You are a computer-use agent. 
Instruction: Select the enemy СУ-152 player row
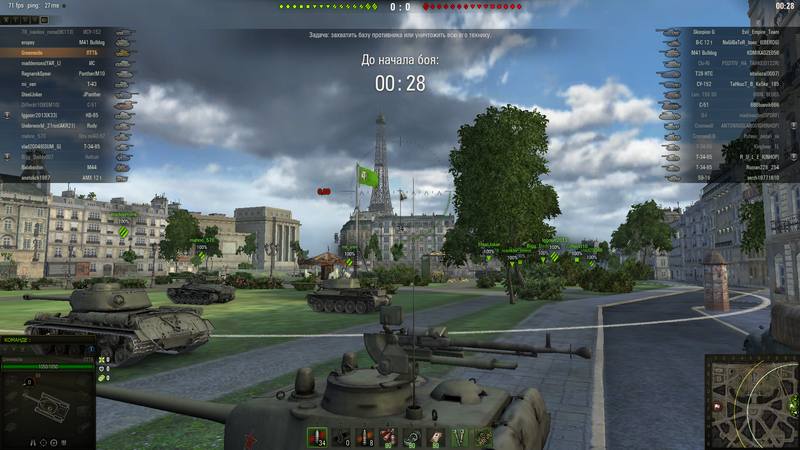[x=728, y=84]
